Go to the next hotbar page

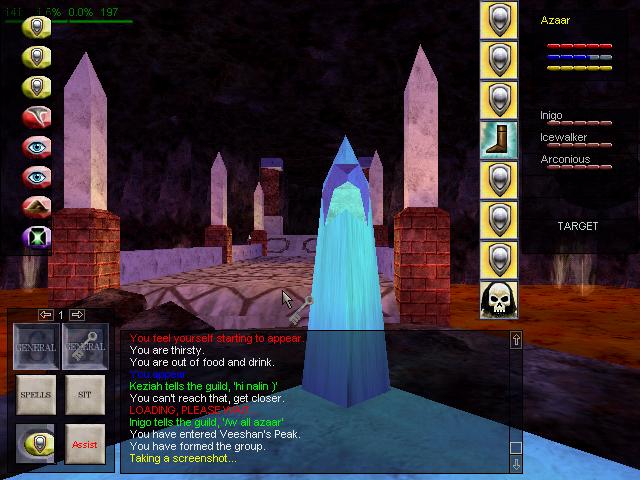click(x=77, y=315)
